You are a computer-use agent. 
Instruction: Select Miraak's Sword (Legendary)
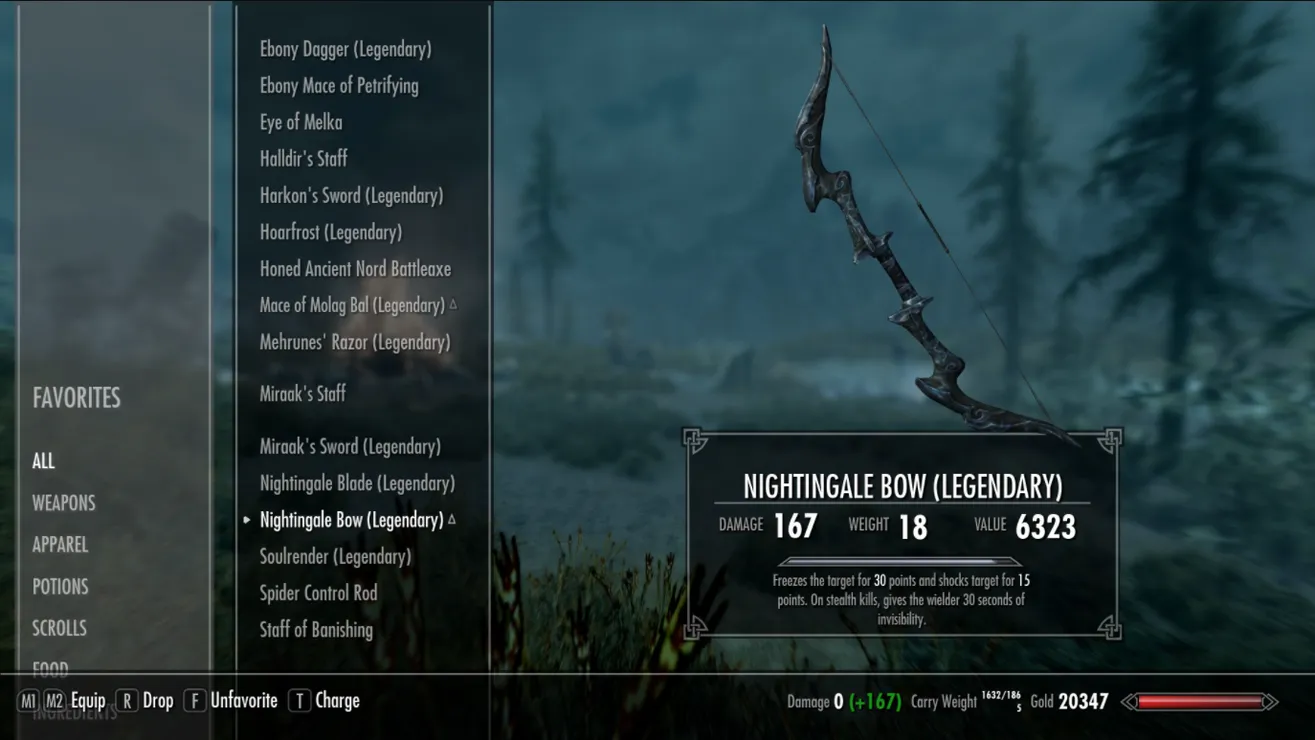(x=350, y=447)
